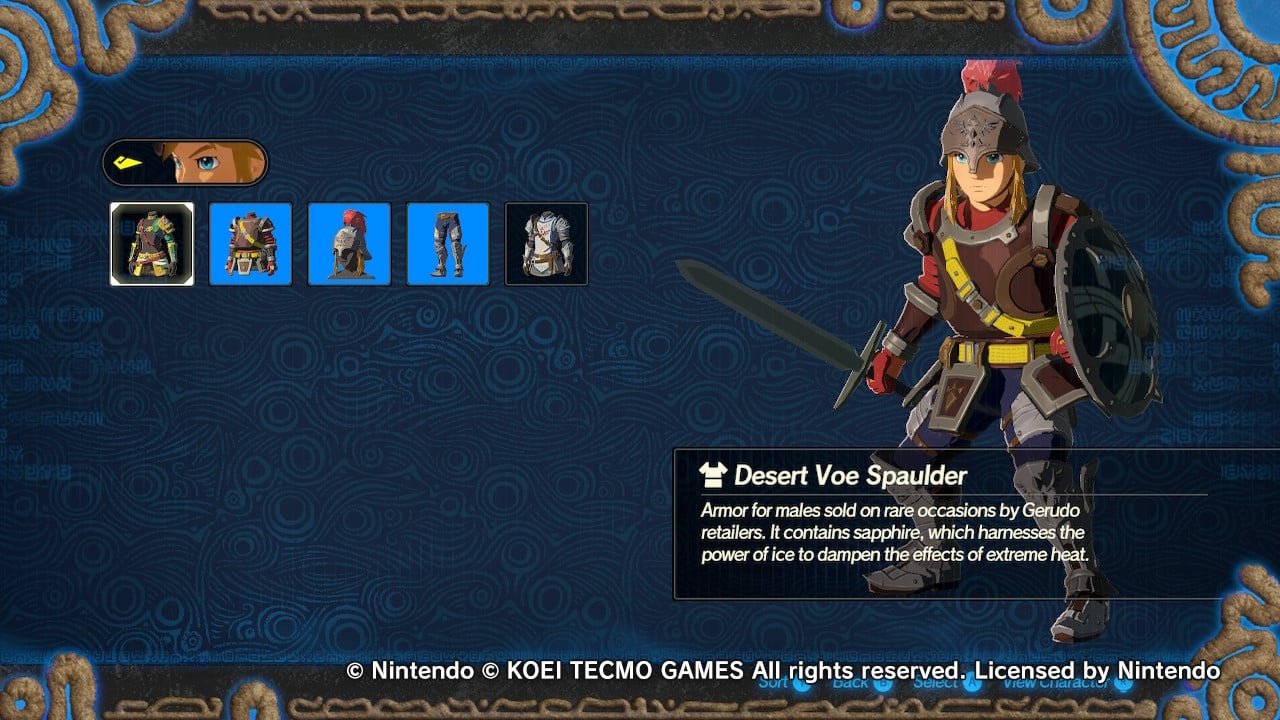Viewport: 1280px width, 720px height.
Task: Pick the armored trousers equipment icon
Action: tap(448, 243)
